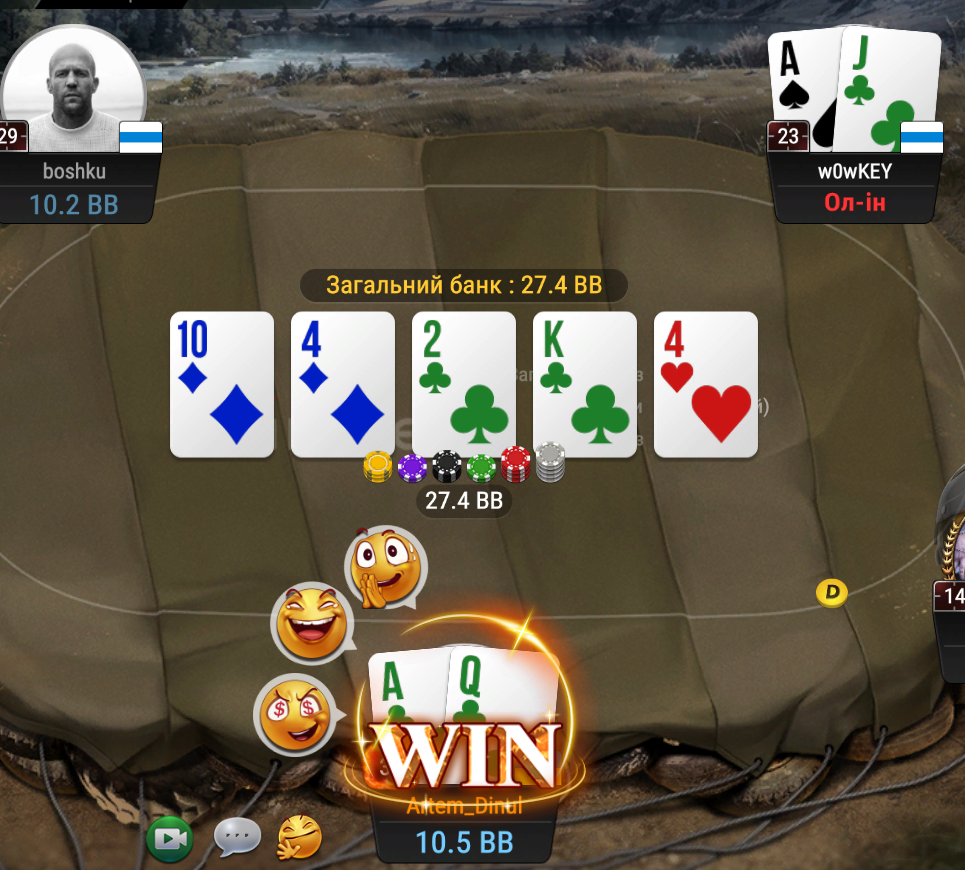Open the chat speech bubble

(237, 838)
